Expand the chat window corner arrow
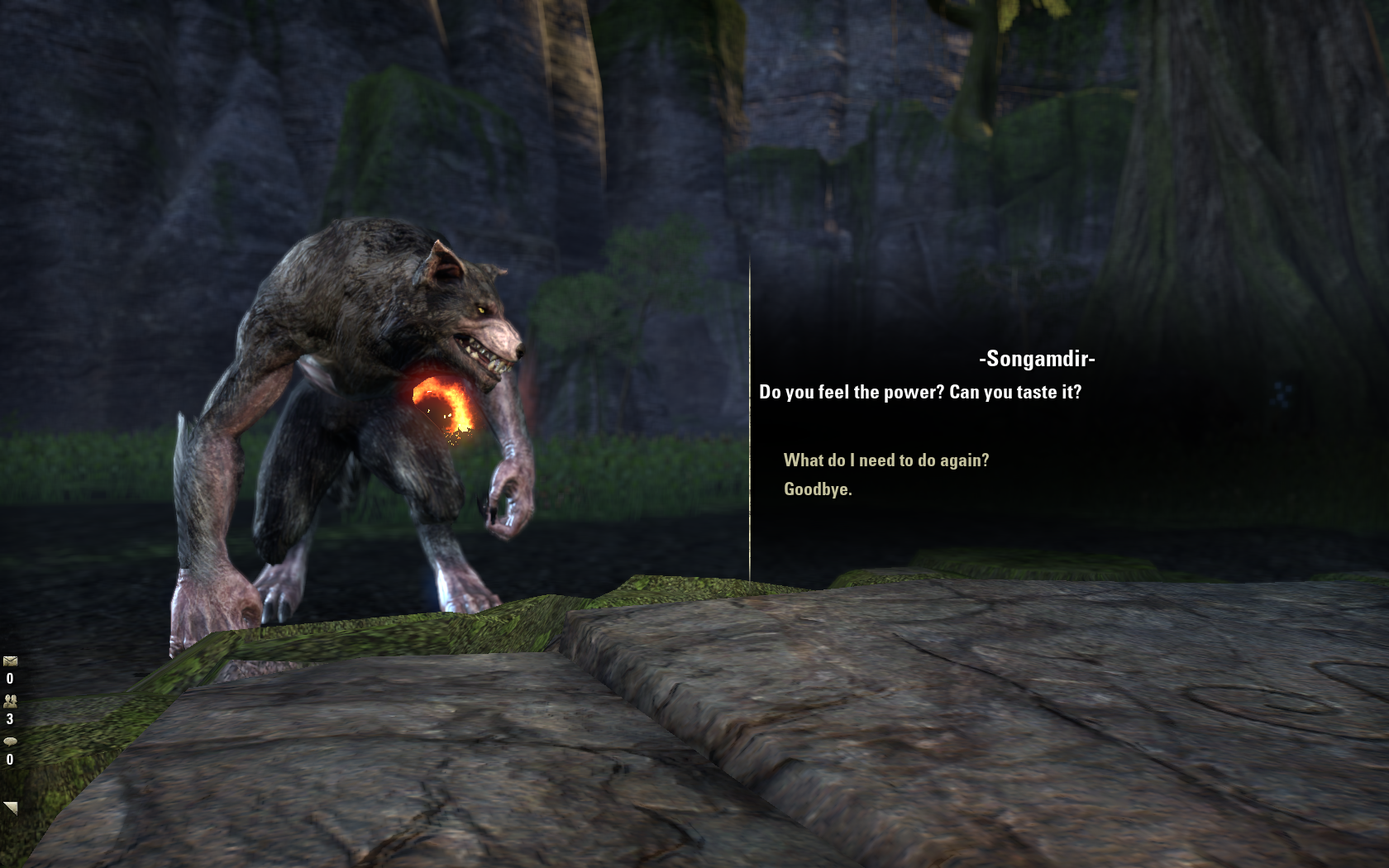1389x868 pixels. point(11,807)
